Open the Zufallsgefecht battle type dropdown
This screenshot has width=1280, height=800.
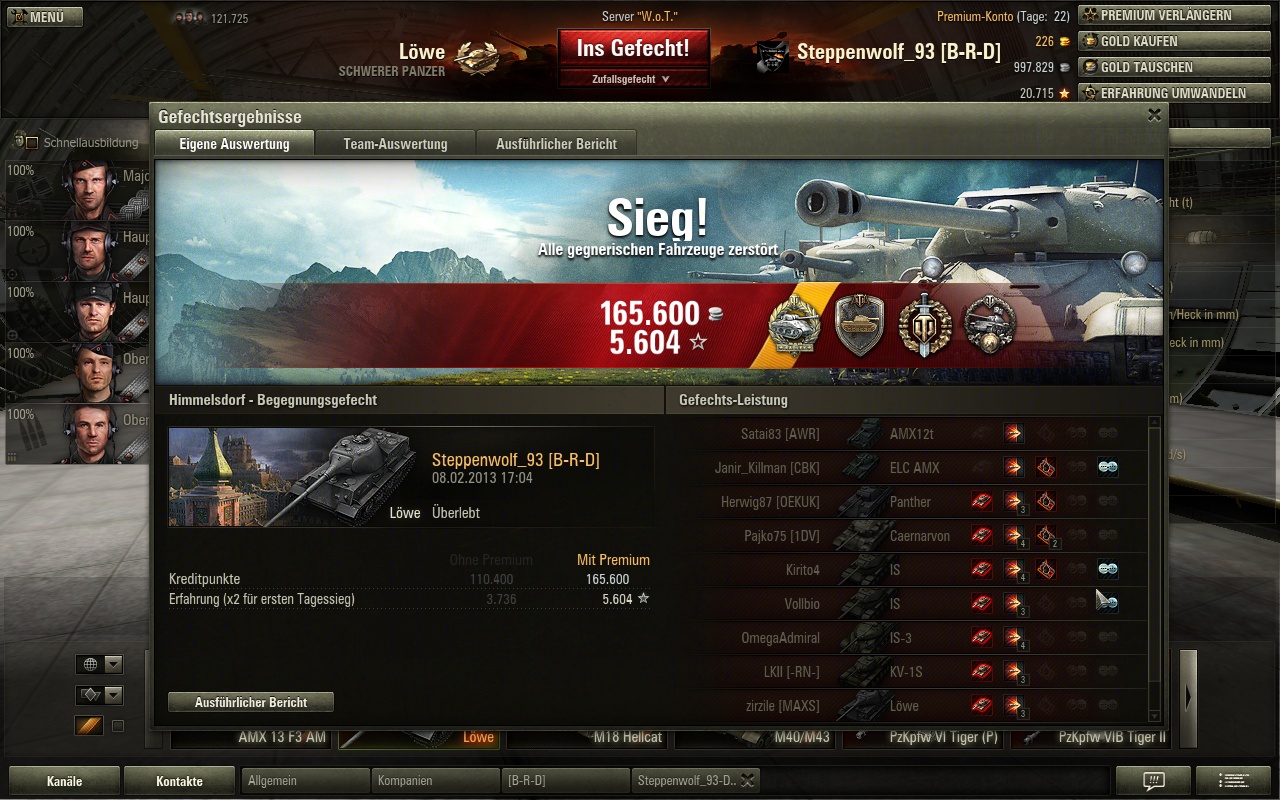click(x=633, y=79)
